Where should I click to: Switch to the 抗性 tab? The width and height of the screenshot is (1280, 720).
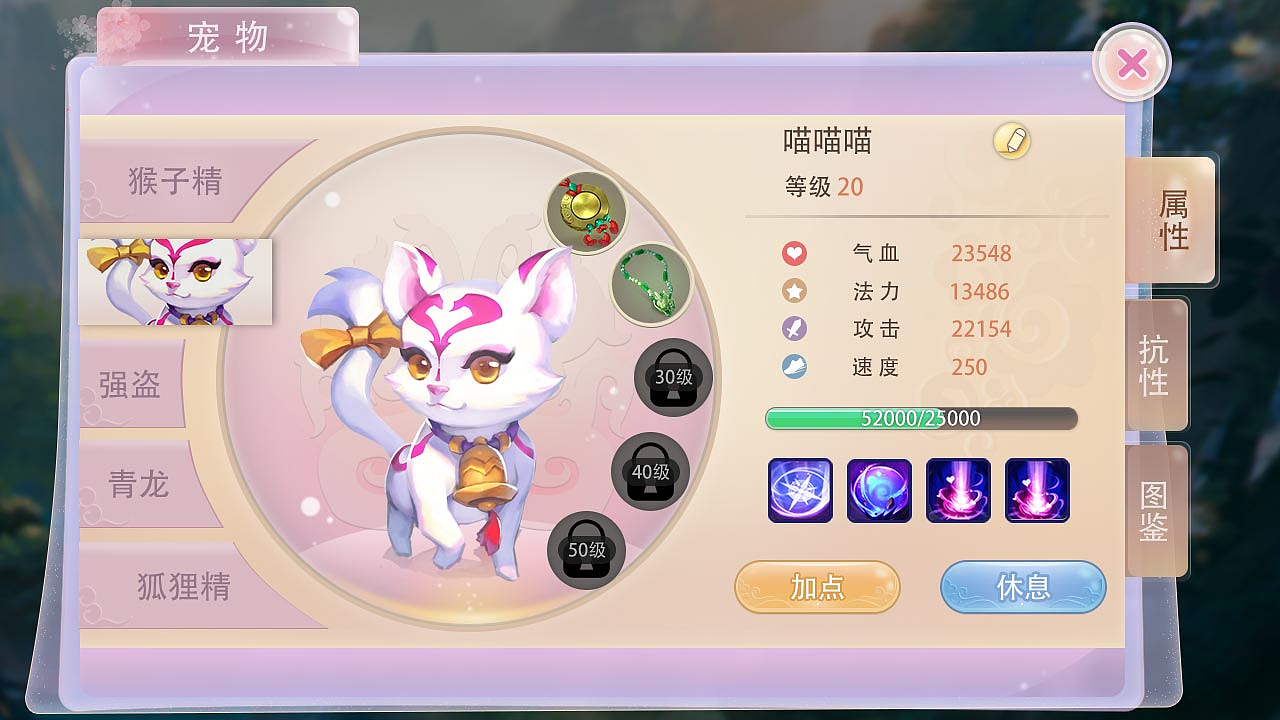click(1157, 365)
